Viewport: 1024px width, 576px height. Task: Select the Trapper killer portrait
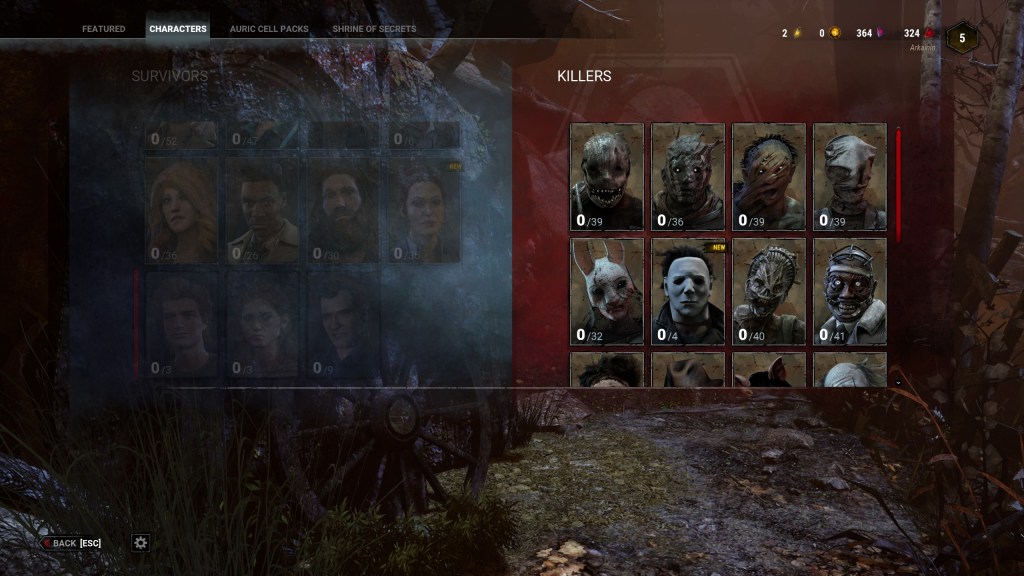pos(607,177)
